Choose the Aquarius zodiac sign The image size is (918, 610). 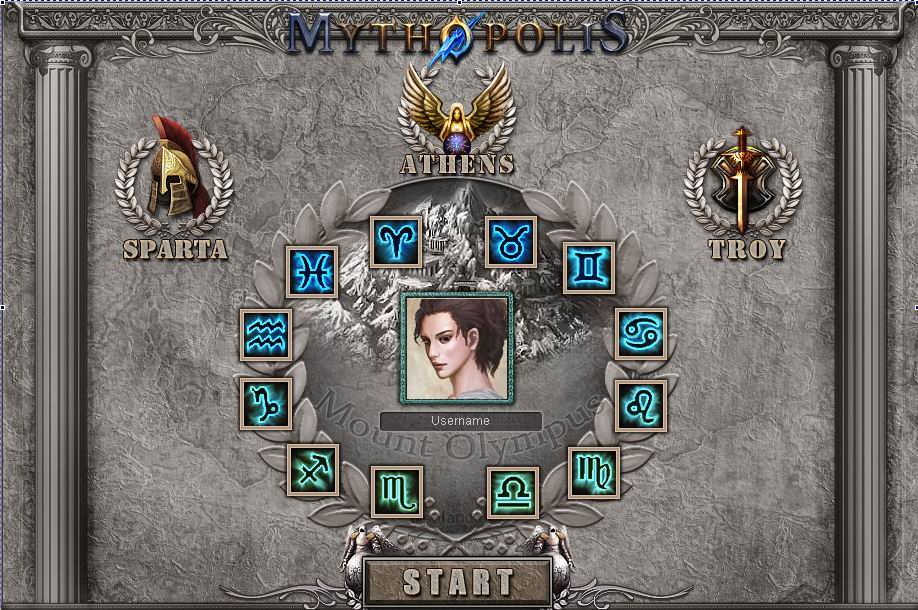tap(267, 334)
